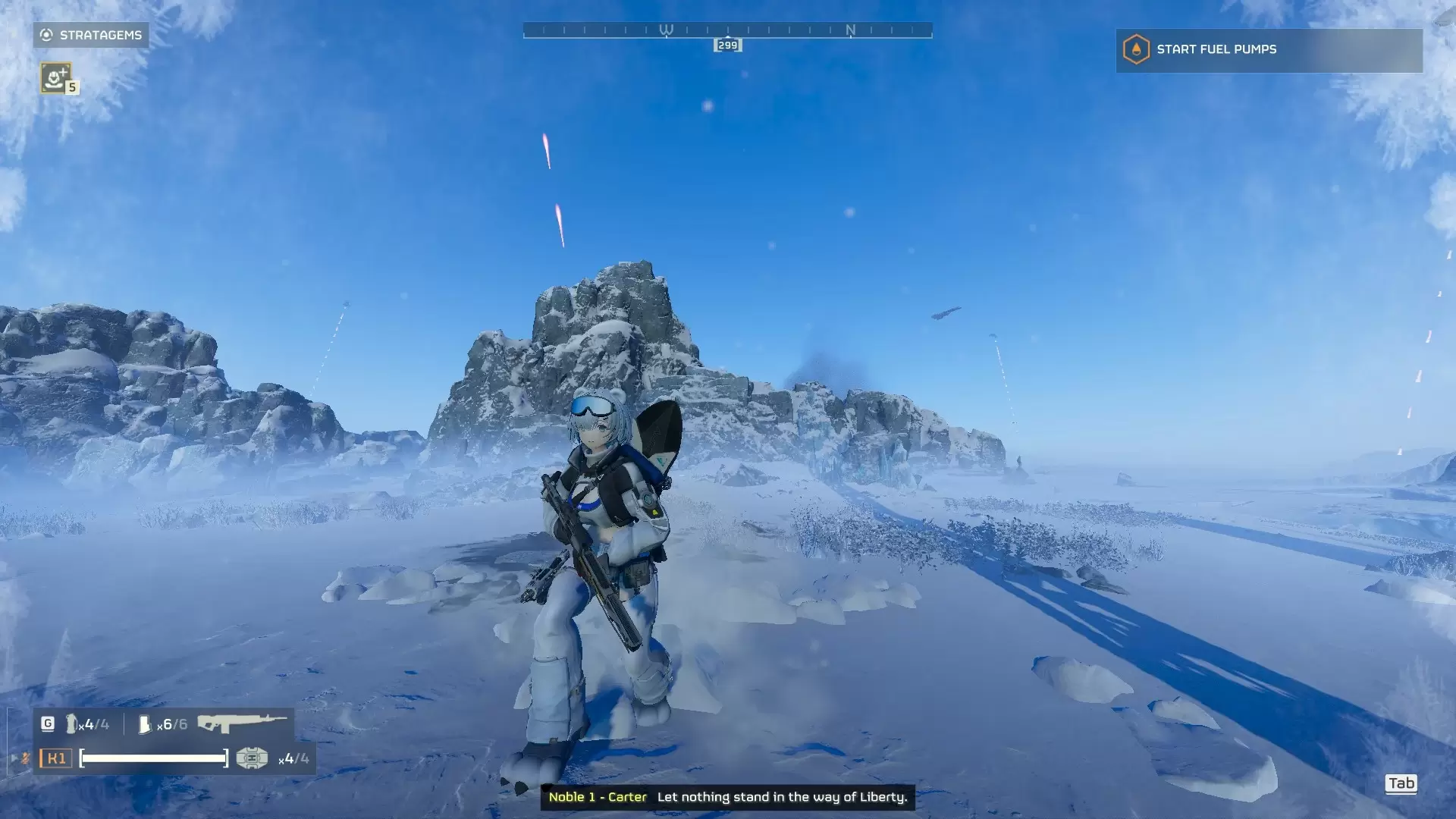This screenshot has height=819, width=1456.
Task: Click the armor plate icon showing x4/4
Action: (253, 758)
